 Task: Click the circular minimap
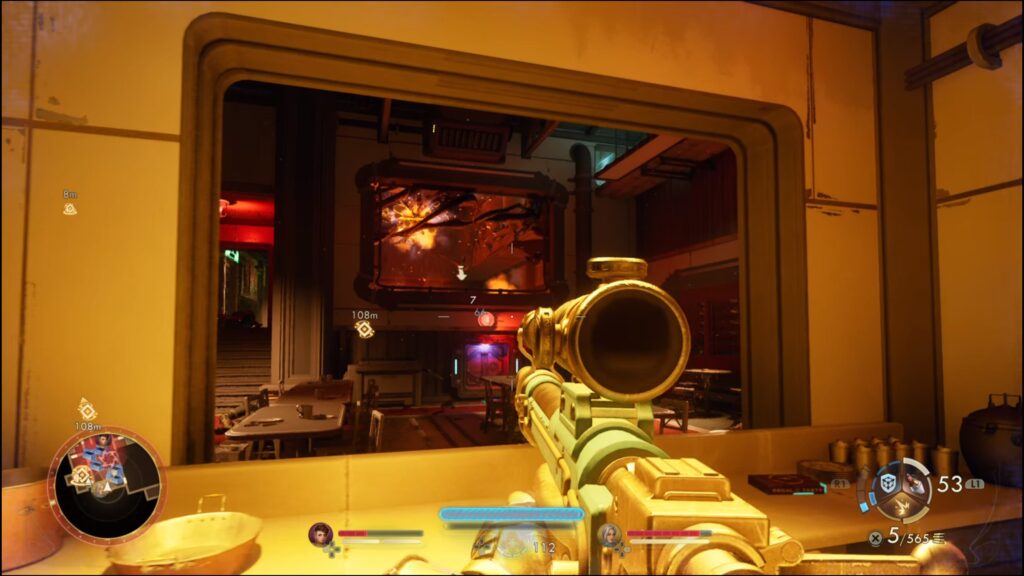tap(107, 486)
